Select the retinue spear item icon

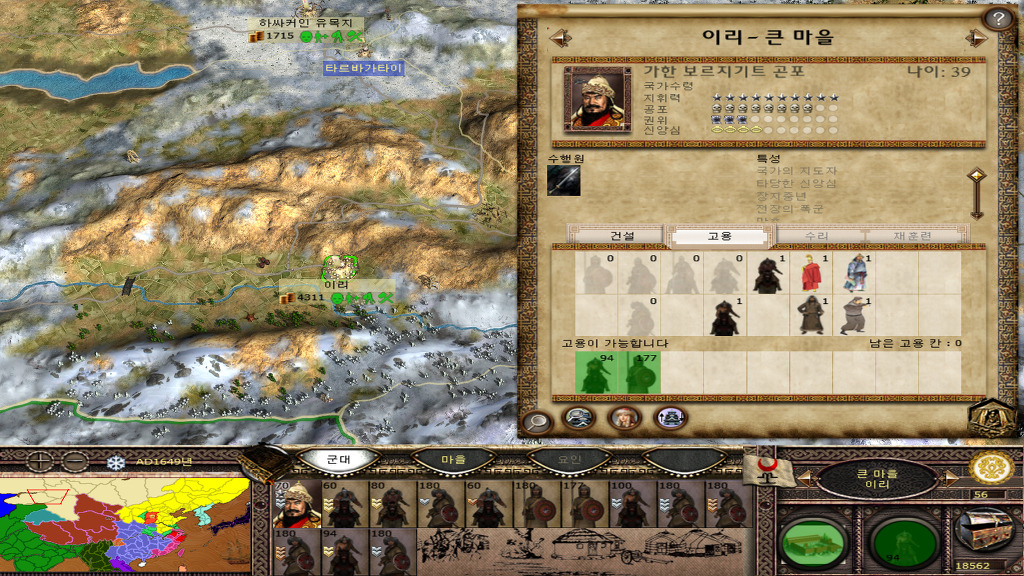564,180
